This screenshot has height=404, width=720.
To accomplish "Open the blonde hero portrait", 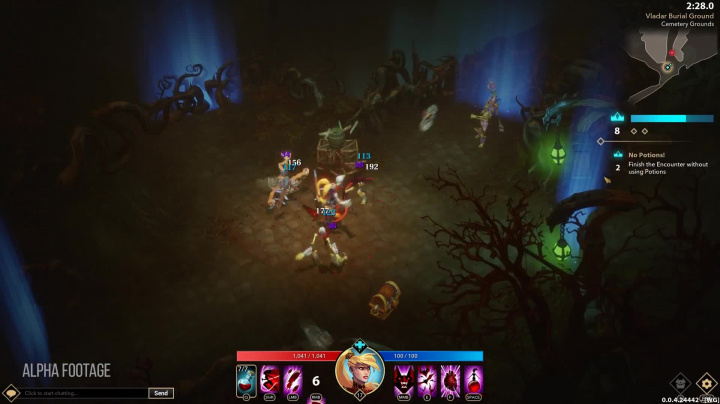I will [360, 372].
